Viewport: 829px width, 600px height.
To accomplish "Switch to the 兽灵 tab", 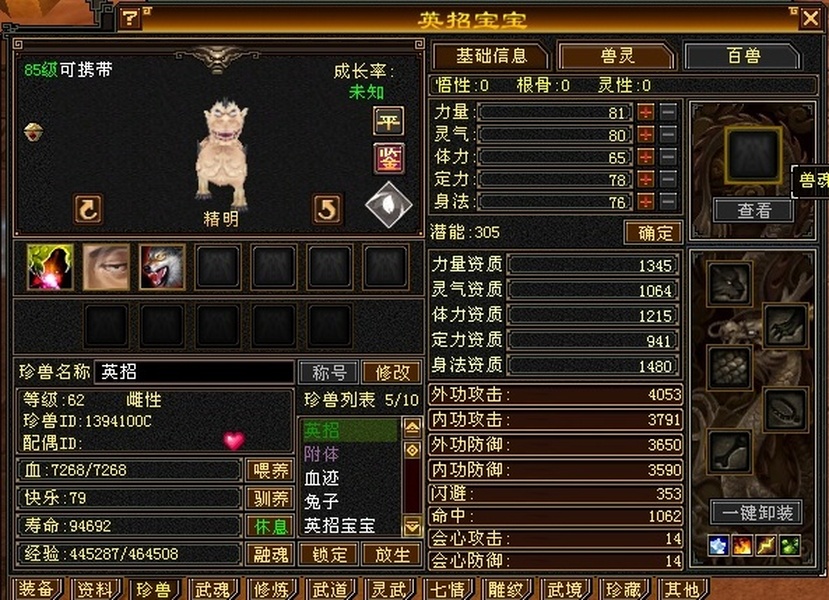I will (x=615, y=56).
